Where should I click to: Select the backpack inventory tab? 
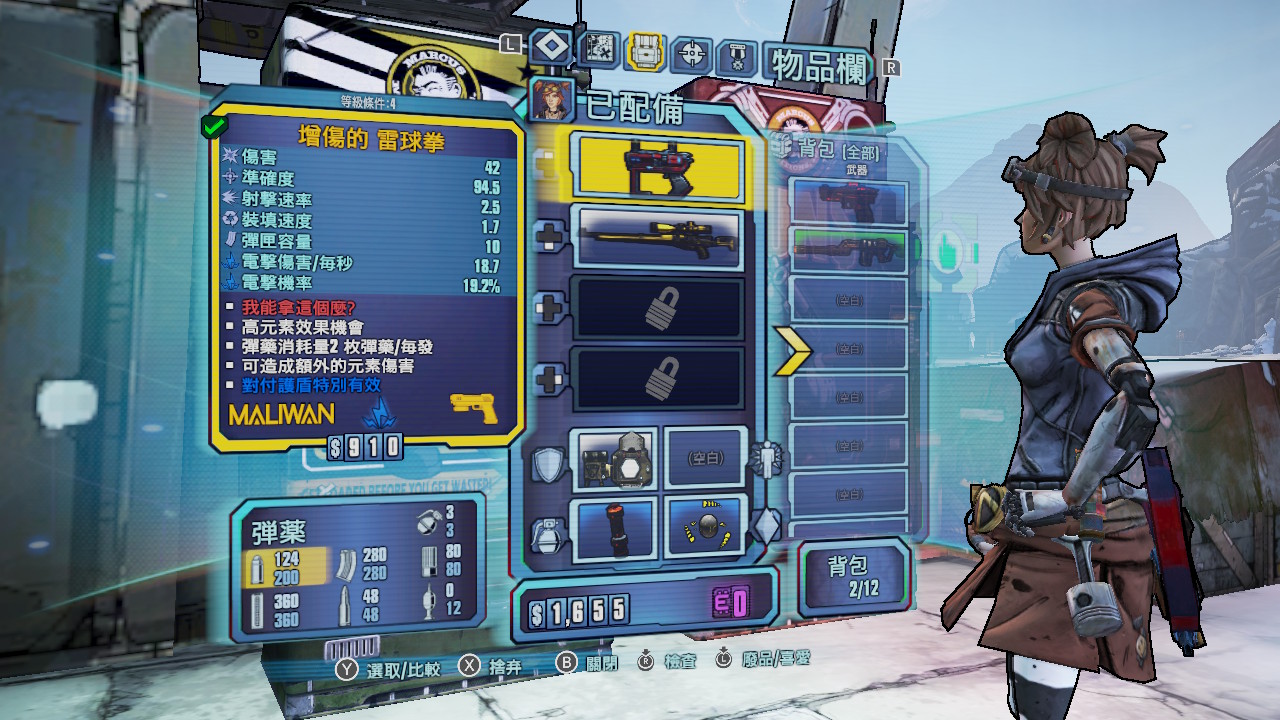tap(645, 50)
